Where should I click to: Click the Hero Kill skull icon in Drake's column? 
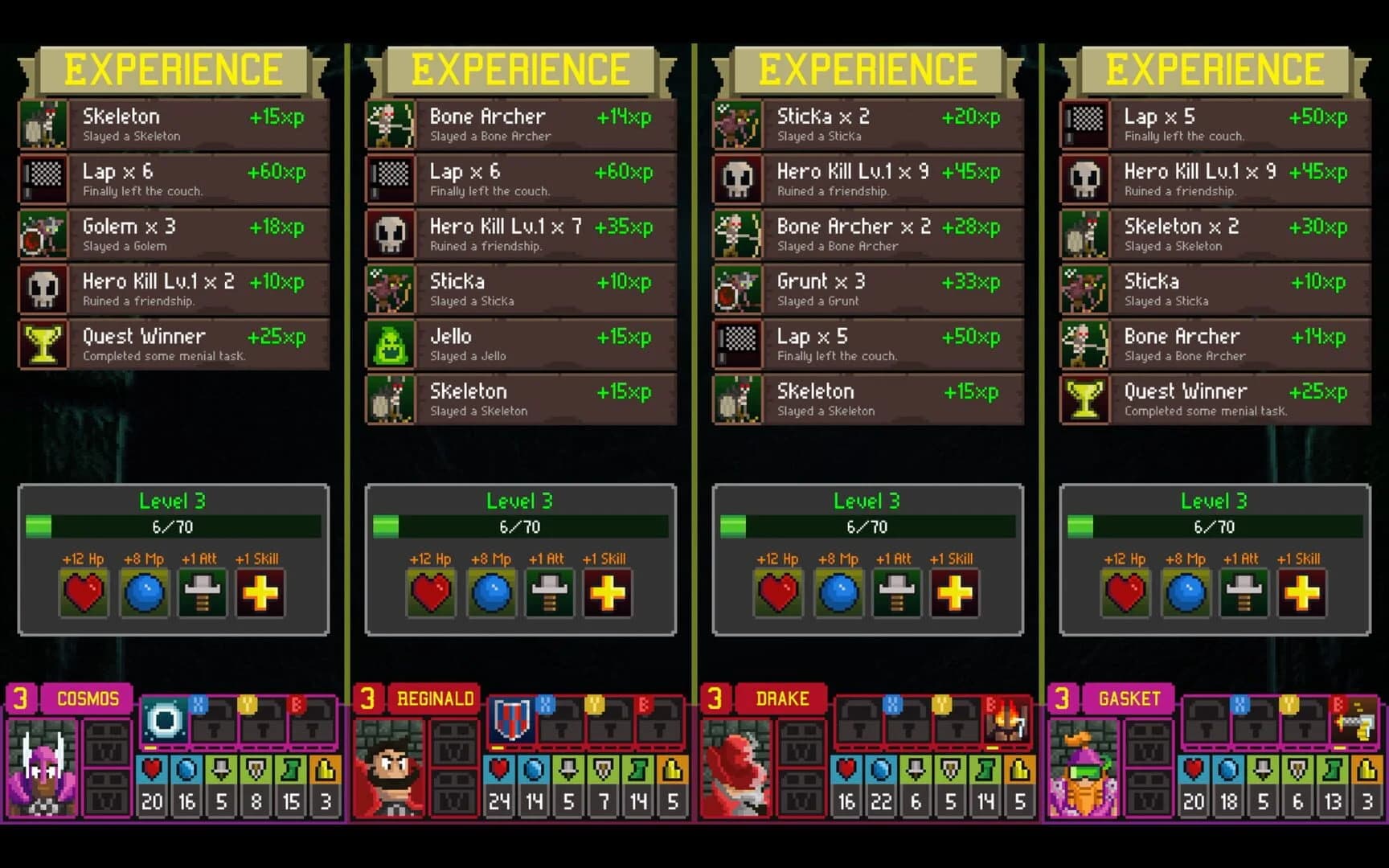click(x=739, y=178)
